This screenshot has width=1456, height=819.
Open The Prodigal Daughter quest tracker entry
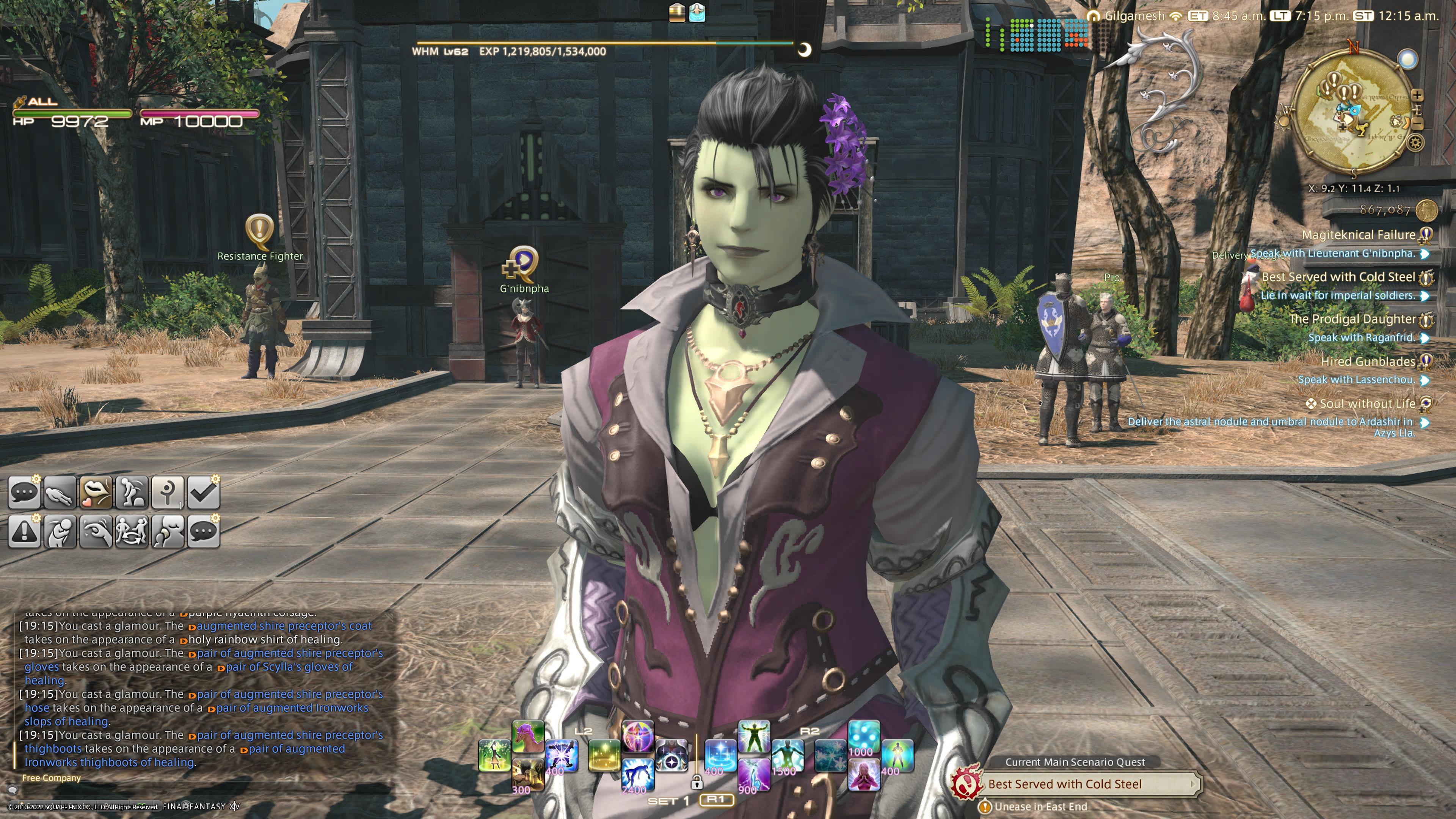(1352, 319)
